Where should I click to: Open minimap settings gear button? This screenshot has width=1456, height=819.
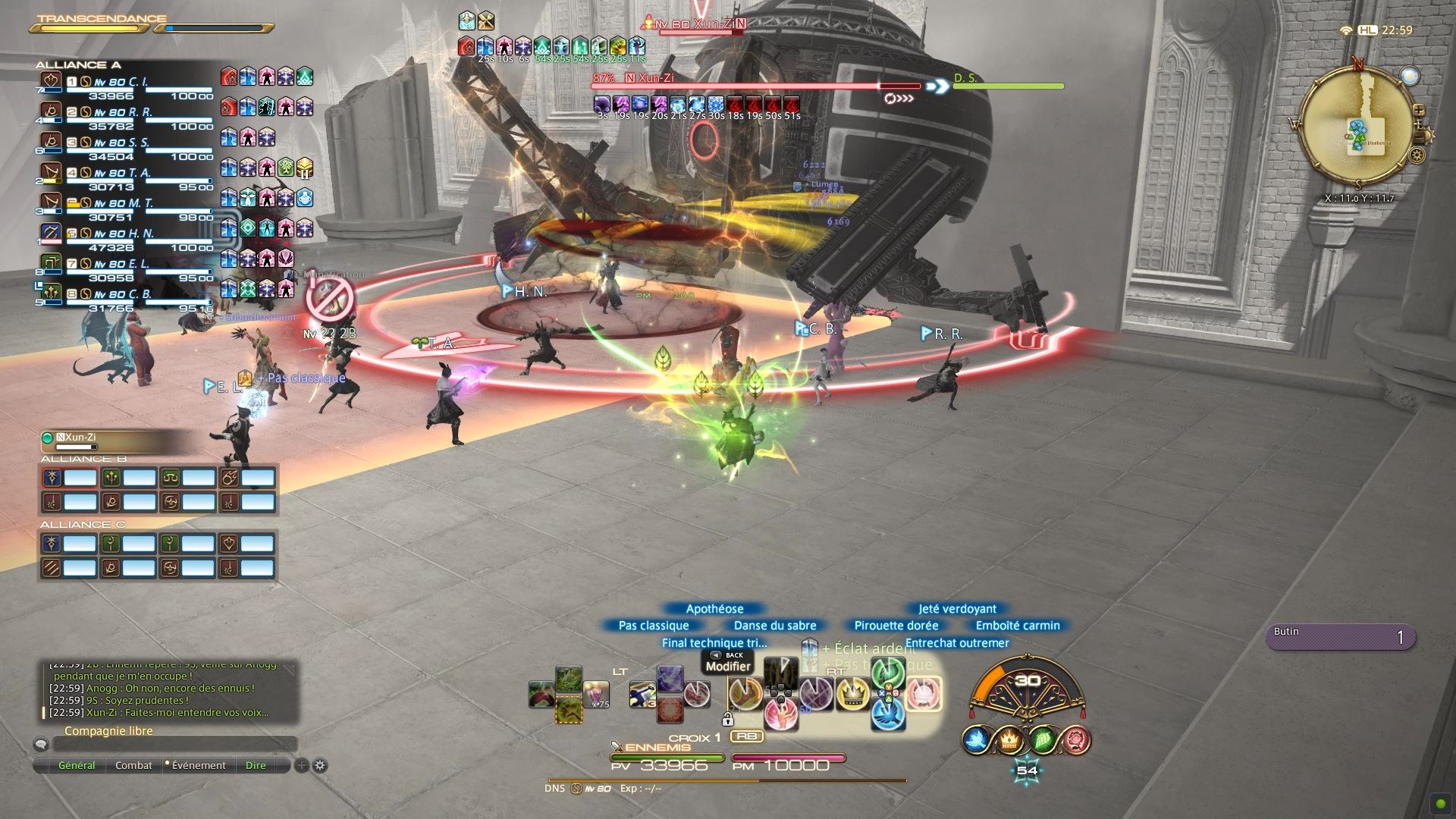1416,156
